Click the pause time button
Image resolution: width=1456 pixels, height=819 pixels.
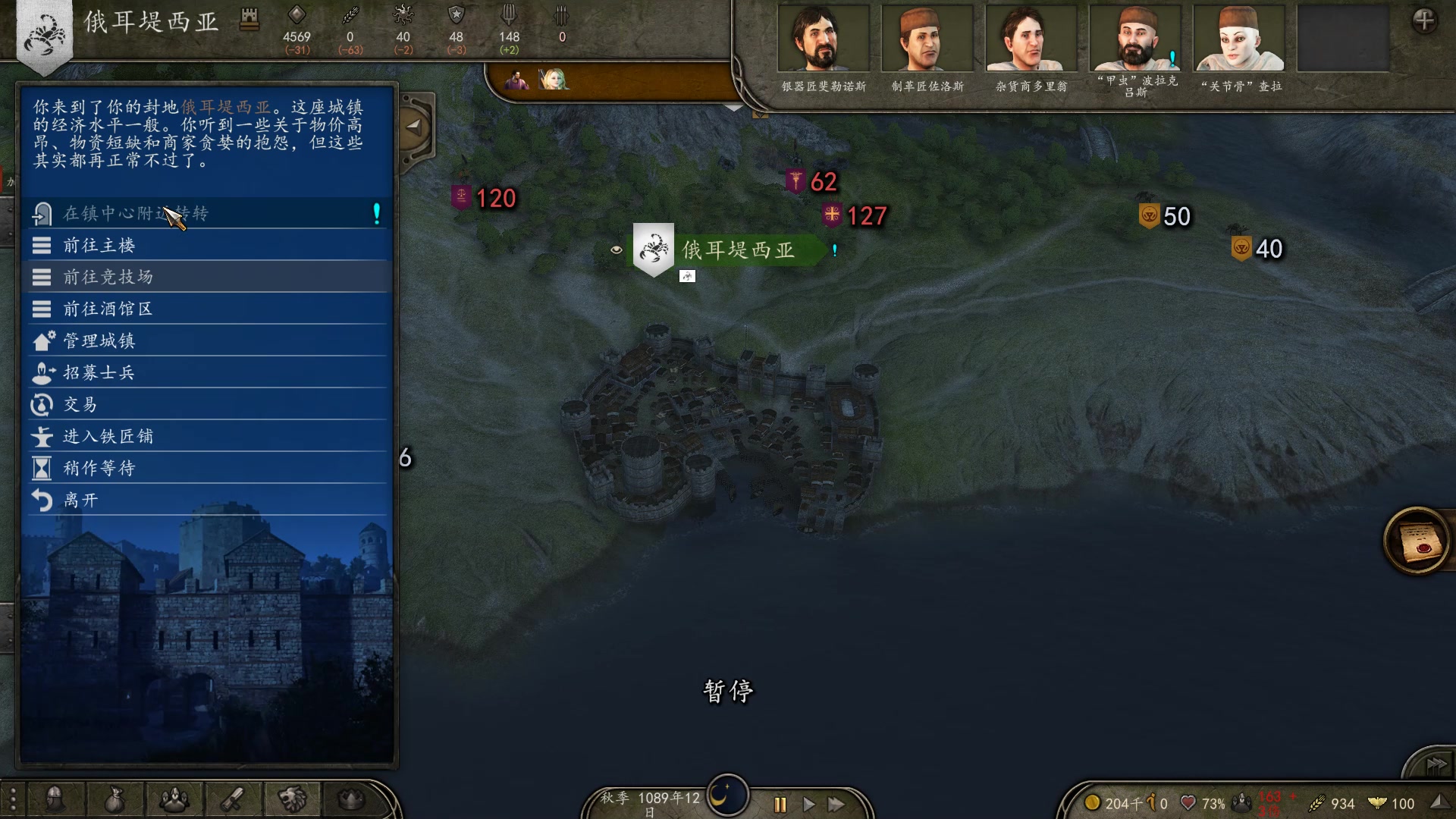pos(780,805)
